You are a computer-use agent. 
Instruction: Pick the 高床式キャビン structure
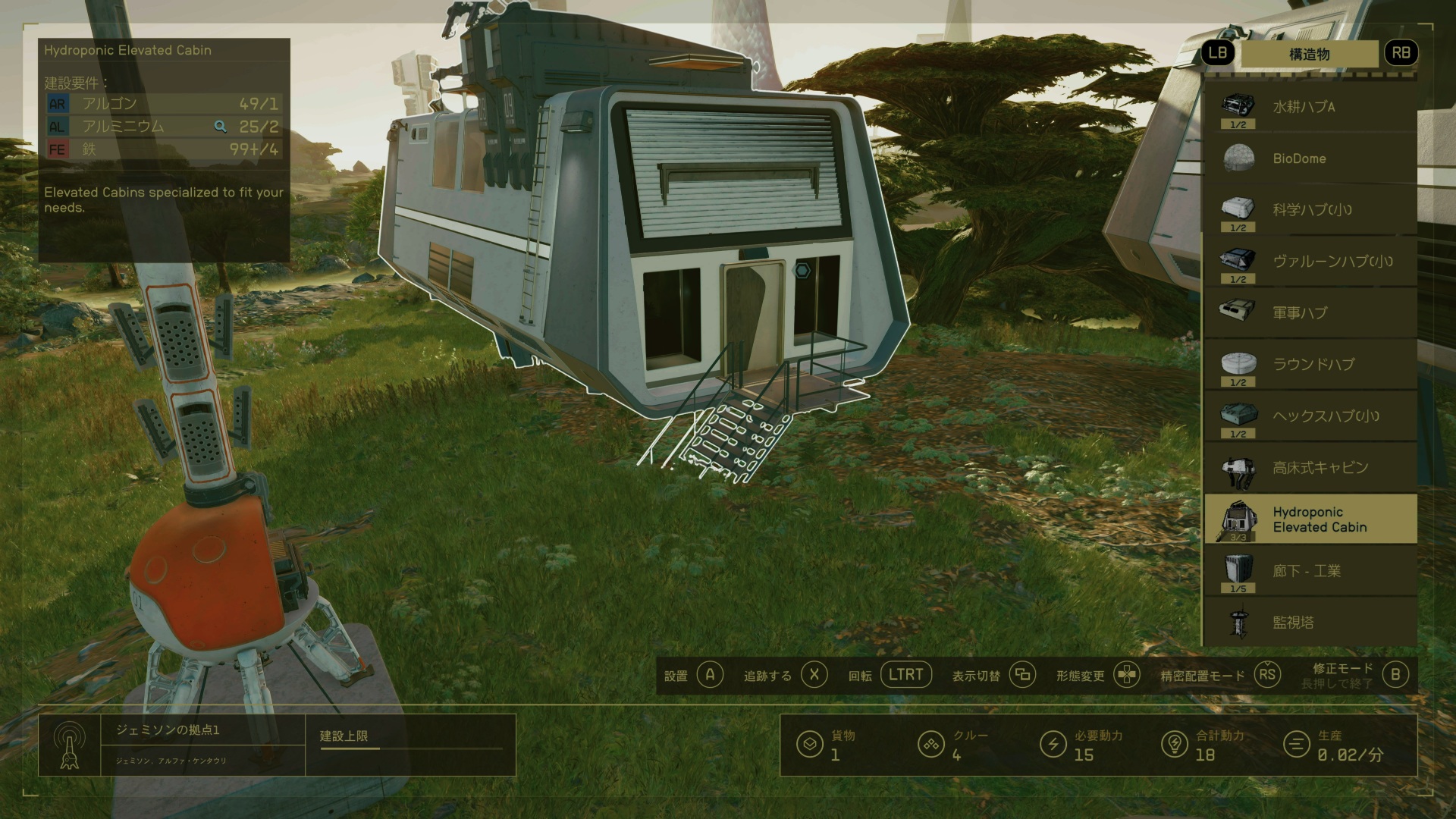pyautogui.click(x=1310, y=467)
